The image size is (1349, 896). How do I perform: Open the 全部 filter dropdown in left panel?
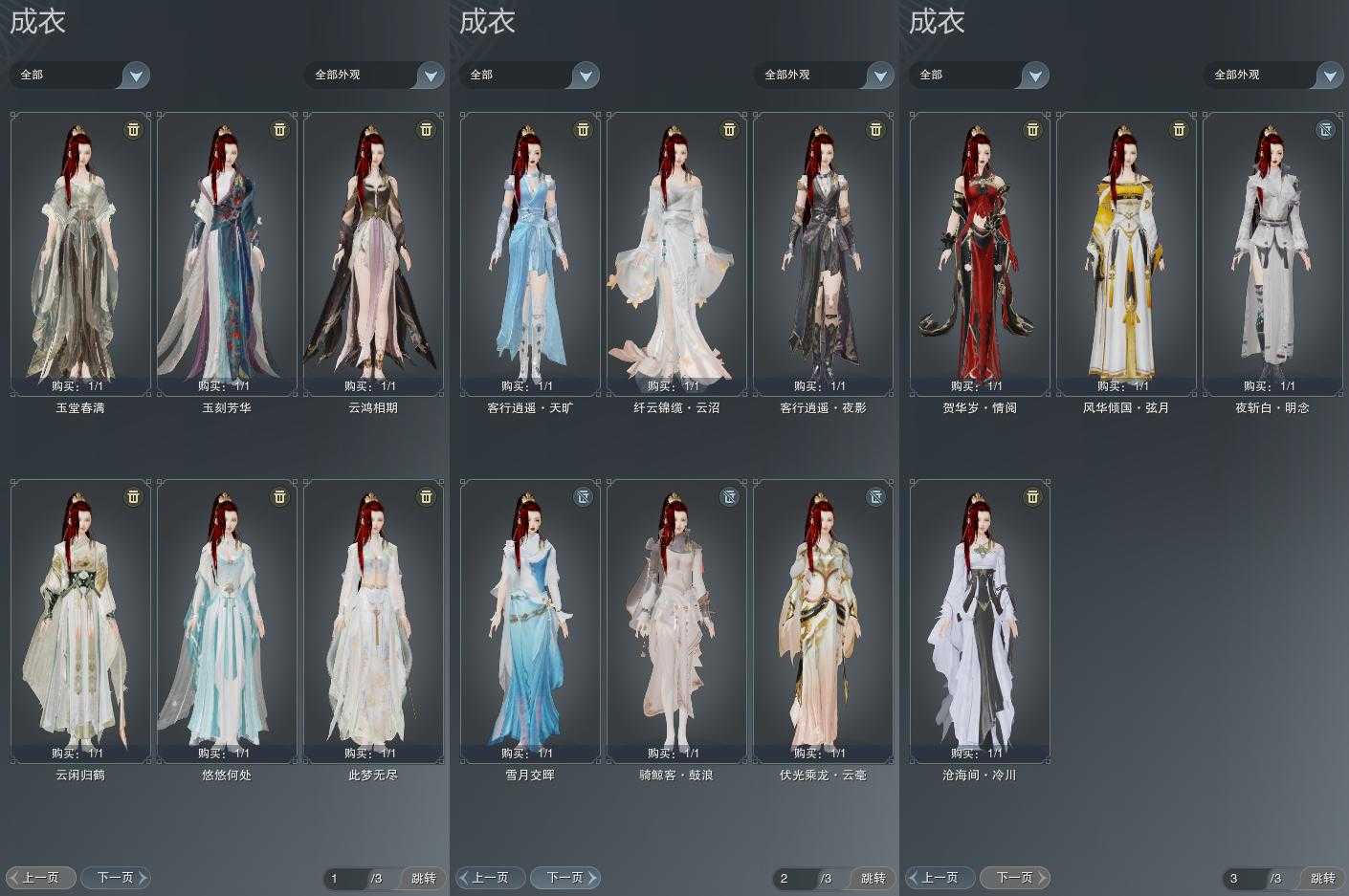pyautogui.click(x=80, y=75)
